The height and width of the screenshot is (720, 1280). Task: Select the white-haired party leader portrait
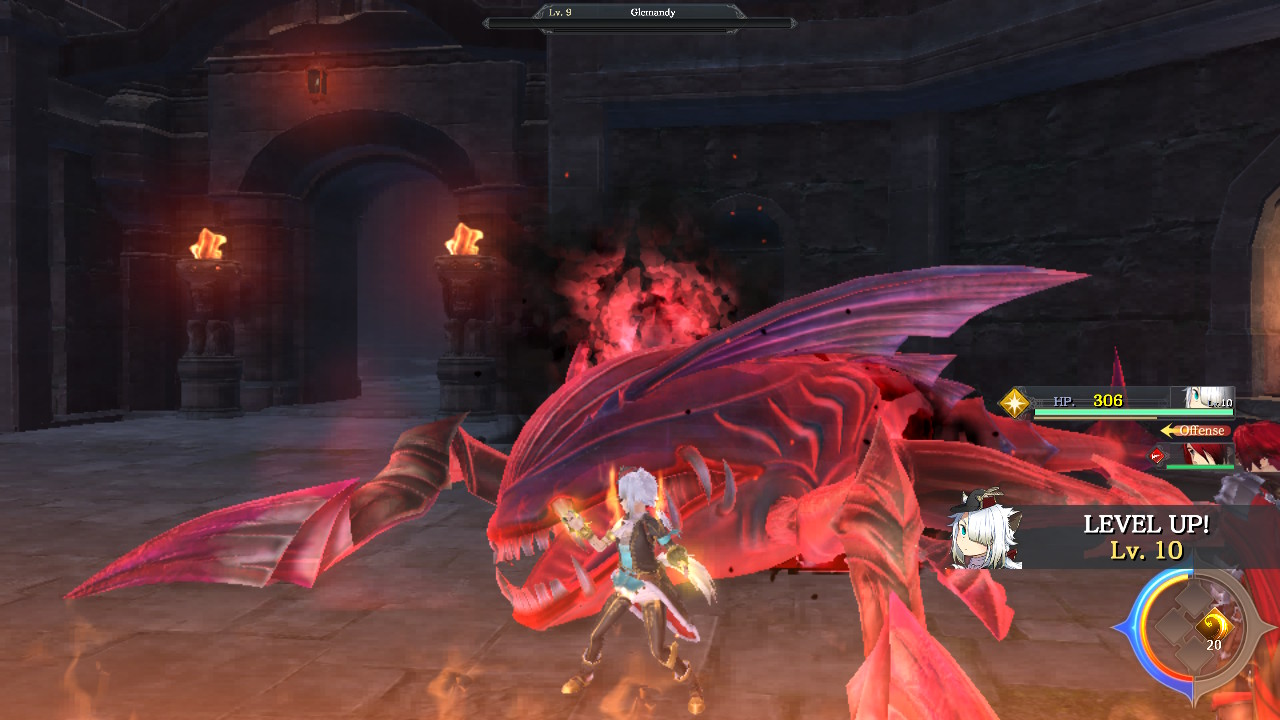(x=1207, y=398)
